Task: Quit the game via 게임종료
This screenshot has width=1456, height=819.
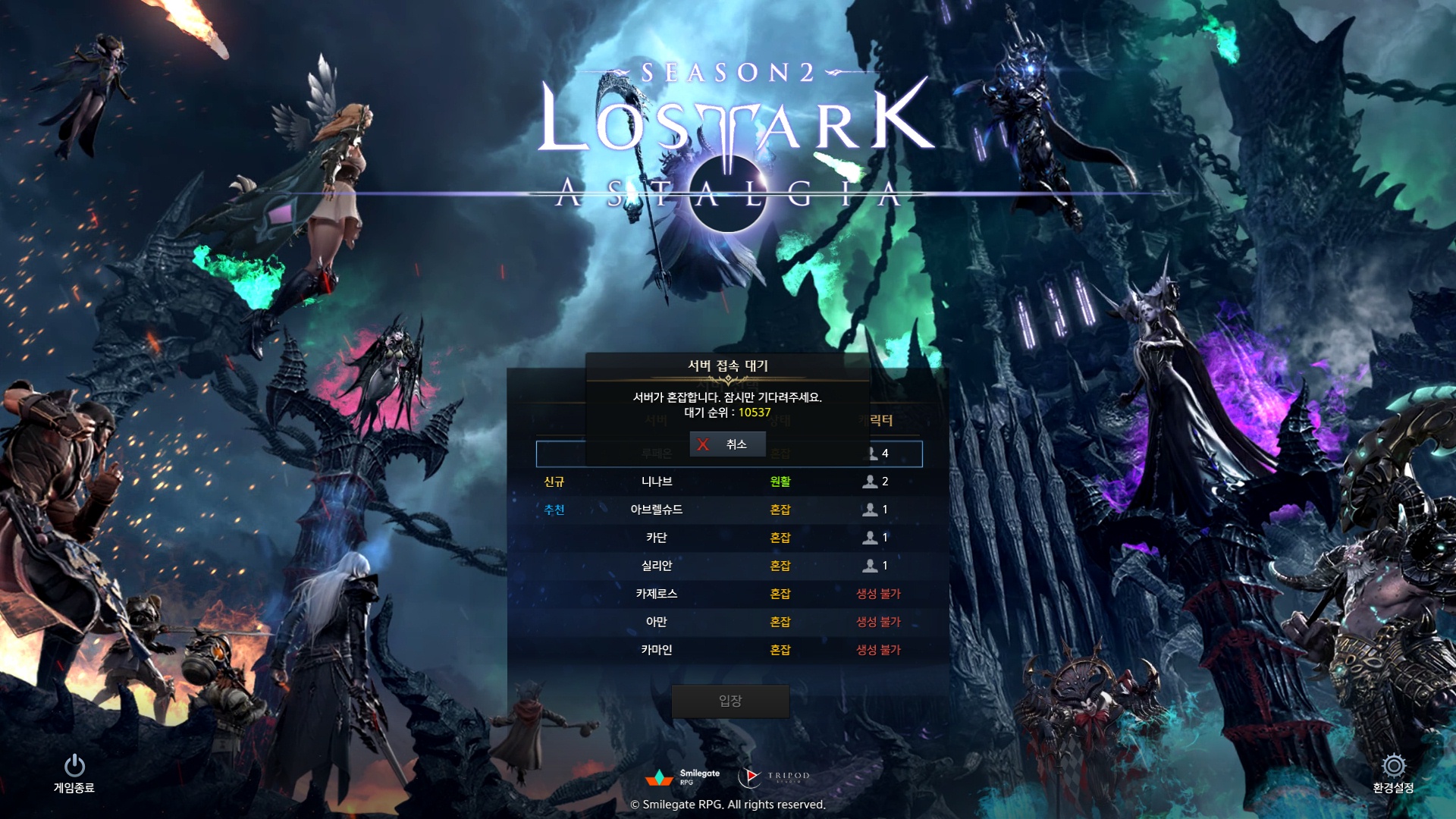Action: tap(74, 772)
